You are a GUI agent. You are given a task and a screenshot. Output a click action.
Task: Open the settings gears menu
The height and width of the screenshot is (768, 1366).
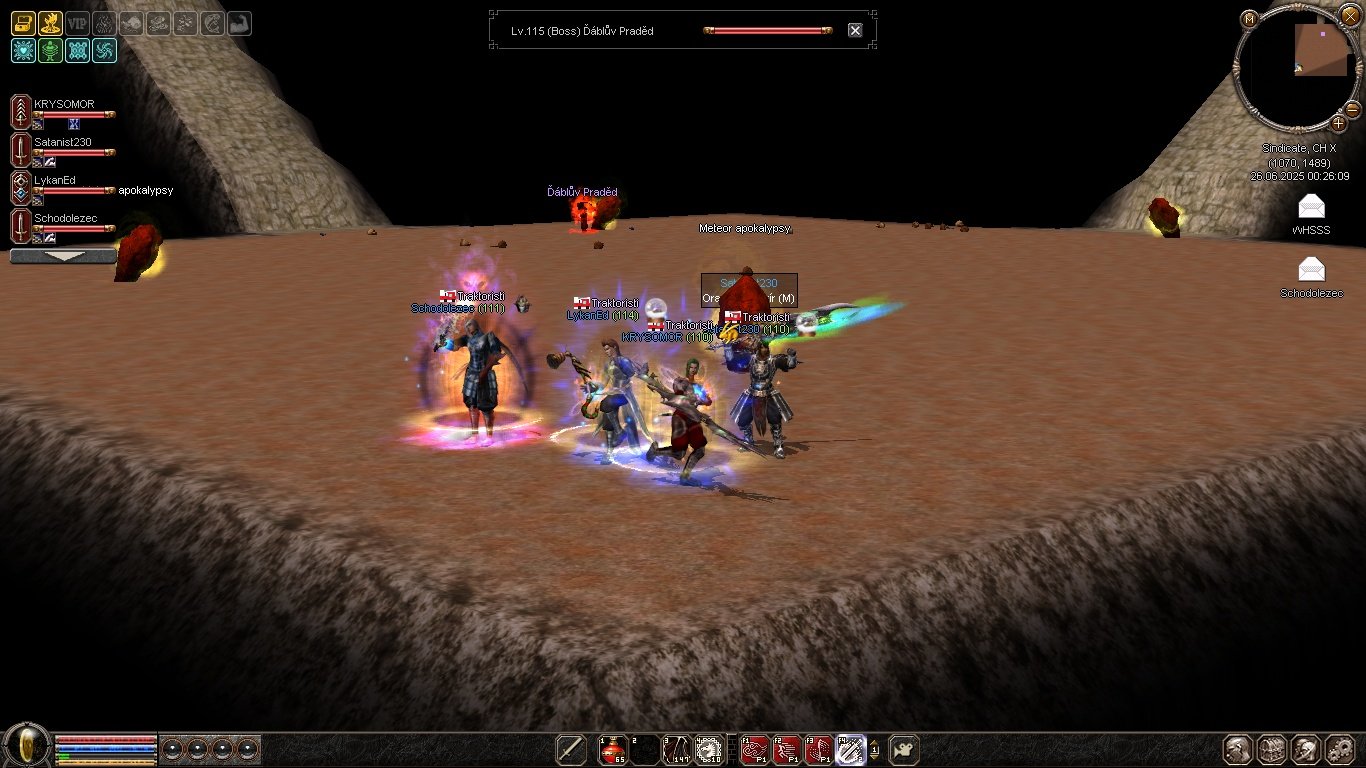(1339, 749)
